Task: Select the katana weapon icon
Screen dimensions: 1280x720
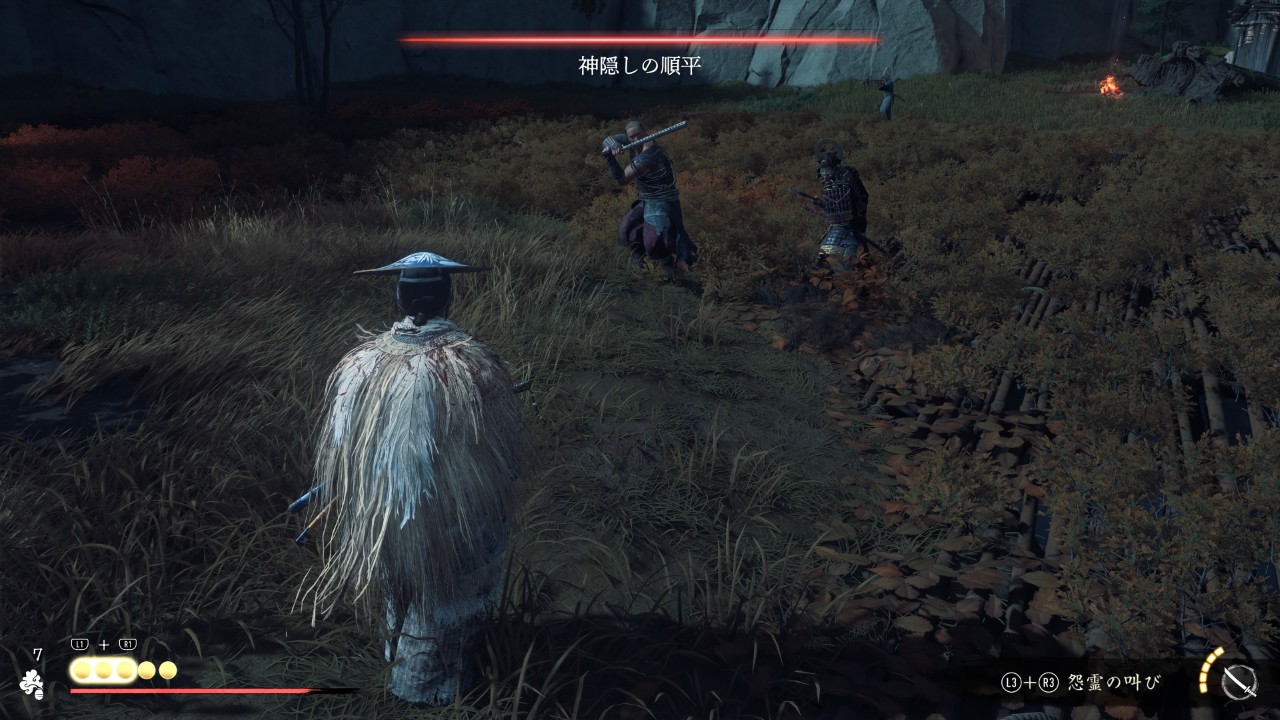Action: pyautogui.click(x=1239, y=682)
